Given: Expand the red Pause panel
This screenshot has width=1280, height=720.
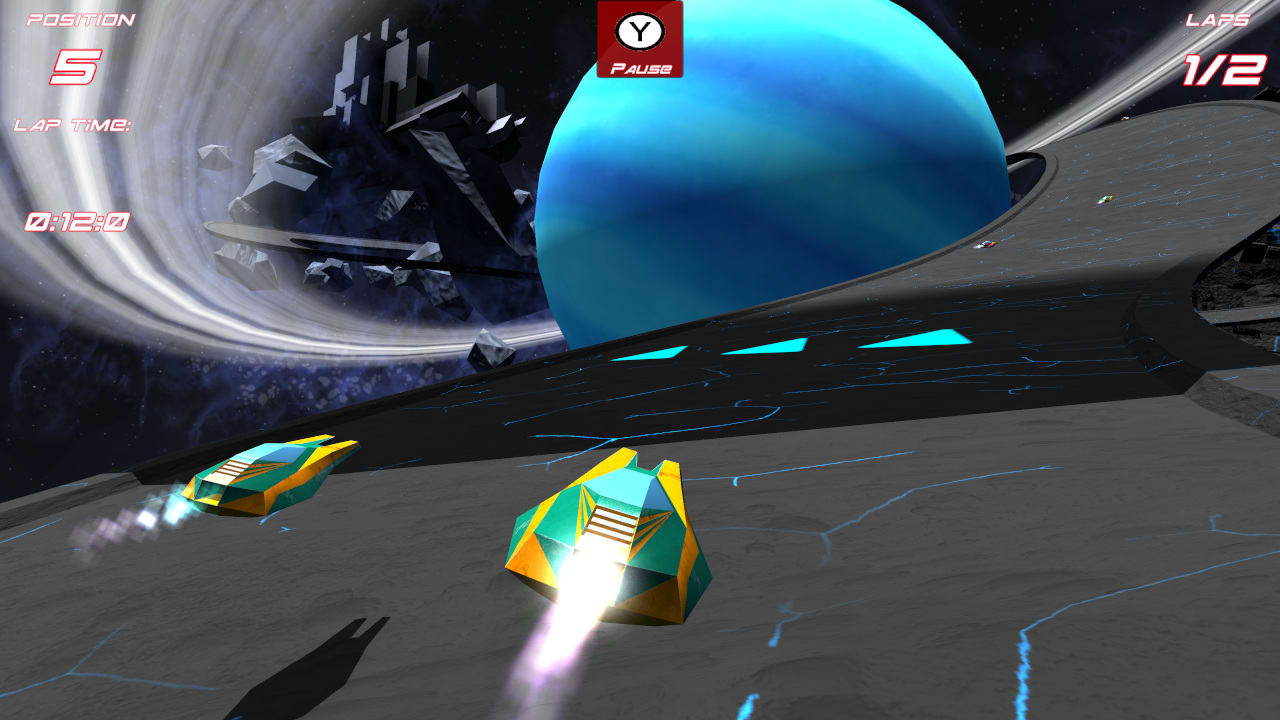Looking at the screenshot, I should tap(641, 40).
